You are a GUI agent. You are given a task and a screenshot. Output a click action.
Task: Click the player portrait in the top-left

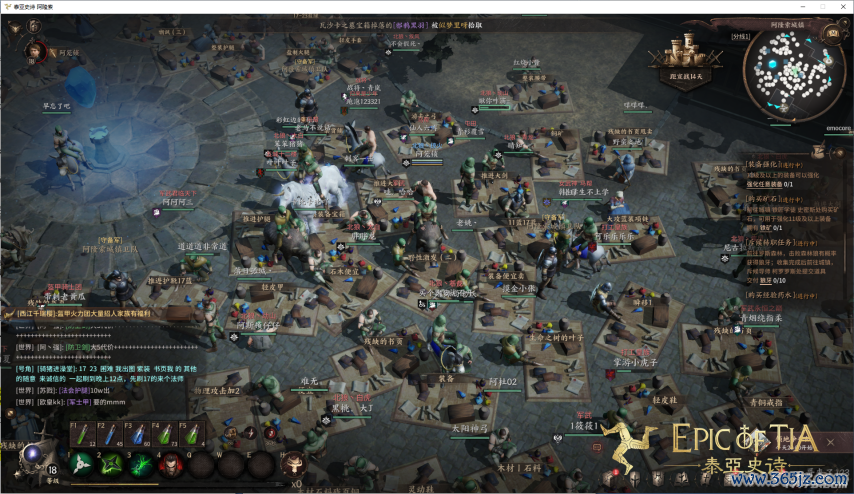point(36,52)
